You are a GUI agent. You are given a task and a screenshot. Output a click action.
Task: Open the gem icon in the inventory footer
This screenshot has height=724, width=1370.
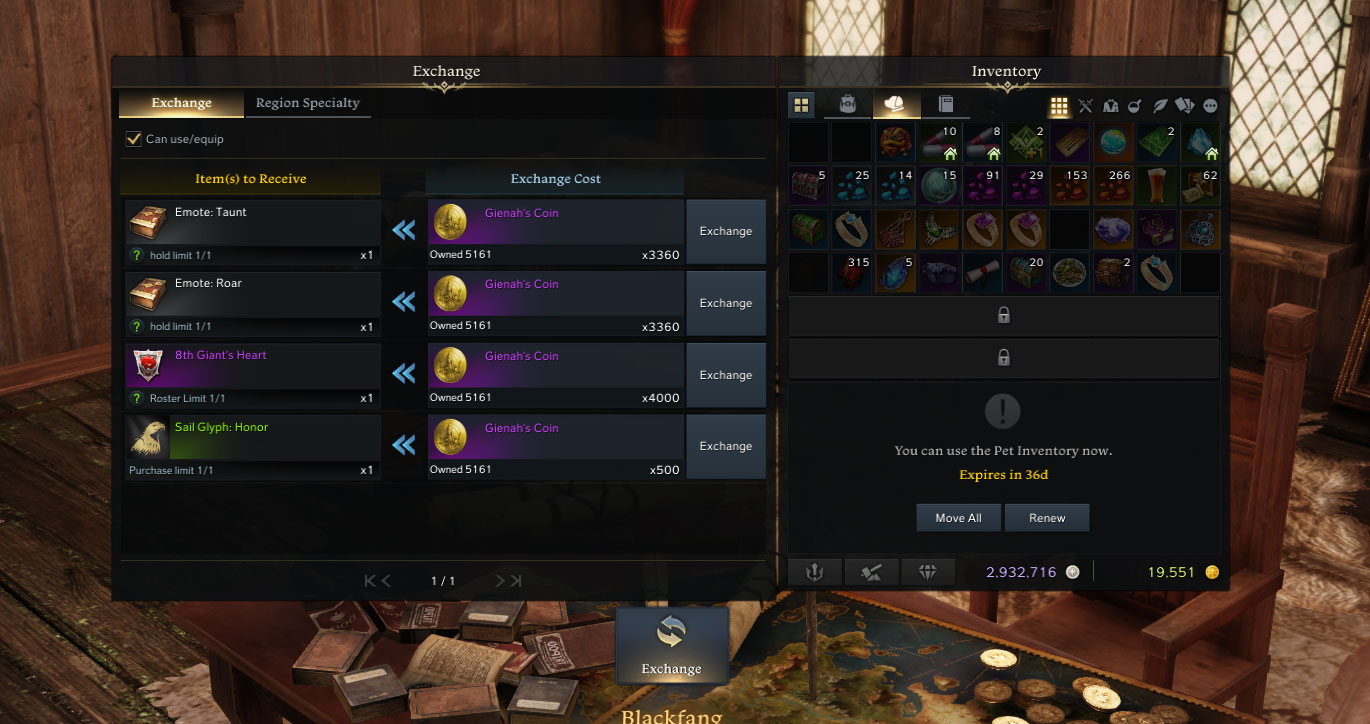928,571
